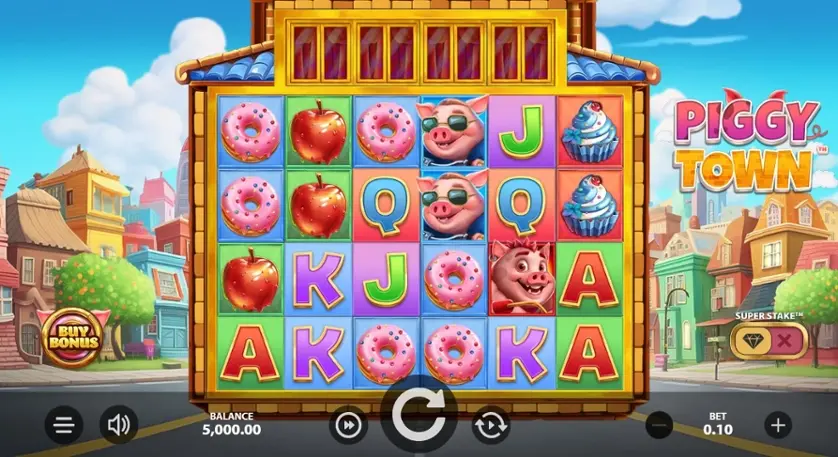Increase the bet with the plus button
Screen dimensions: 838x457
[778, 425]
